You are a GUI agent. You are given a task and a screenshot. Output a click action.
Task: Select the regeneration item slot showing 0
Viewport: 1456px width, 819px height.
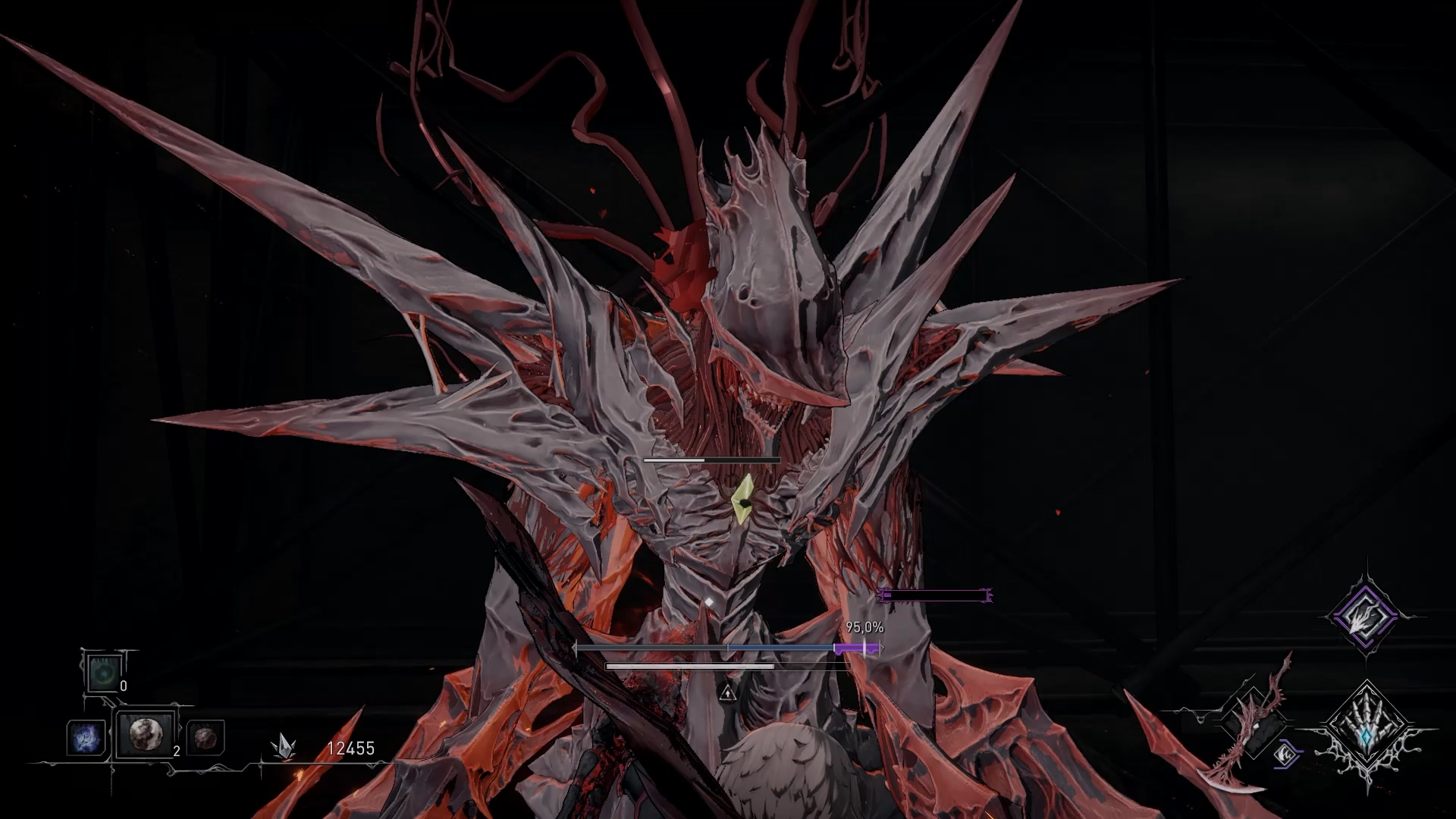102,673
